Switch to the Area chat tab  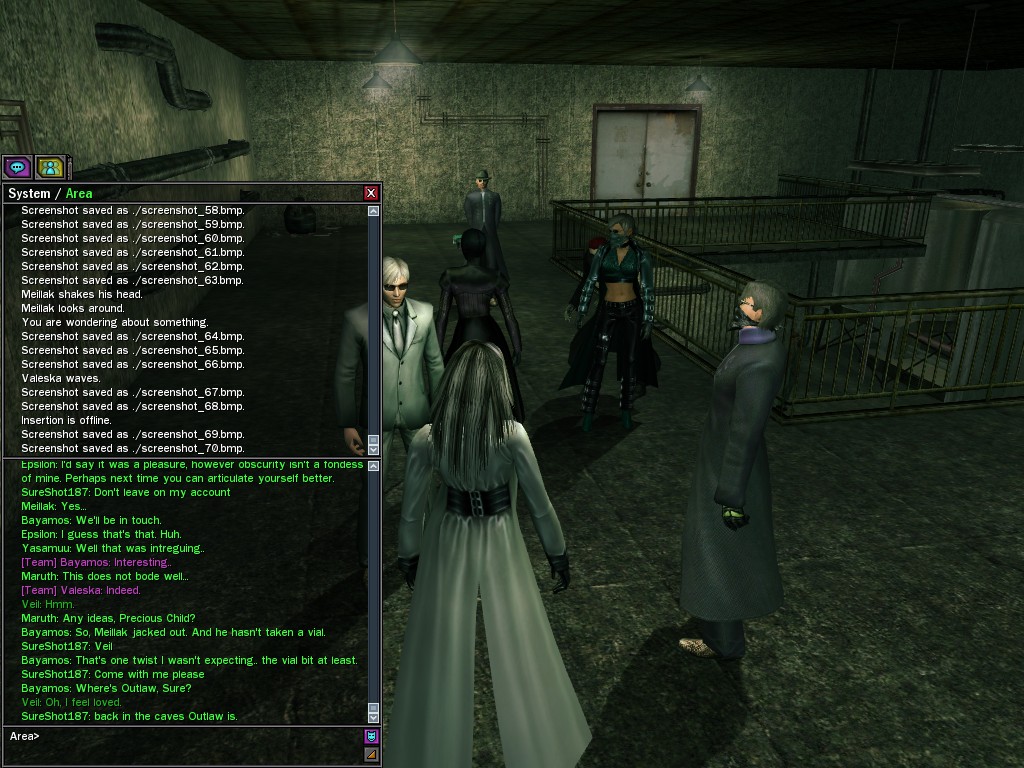79,193
